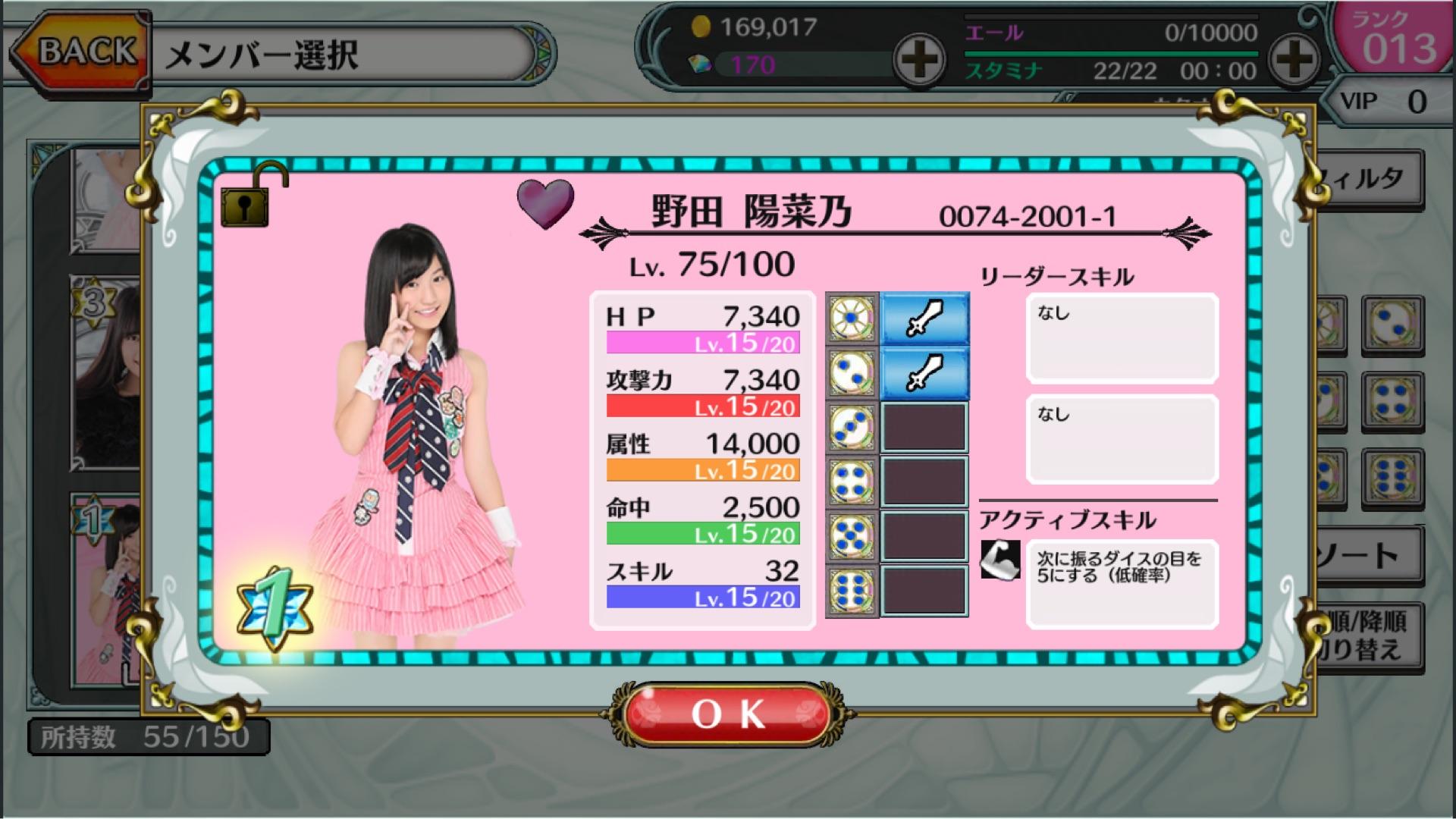The width and height of the screenshot is (1456, 819).
Task: Select the one-pip dice sword slot
Action: tap(924, 318)
